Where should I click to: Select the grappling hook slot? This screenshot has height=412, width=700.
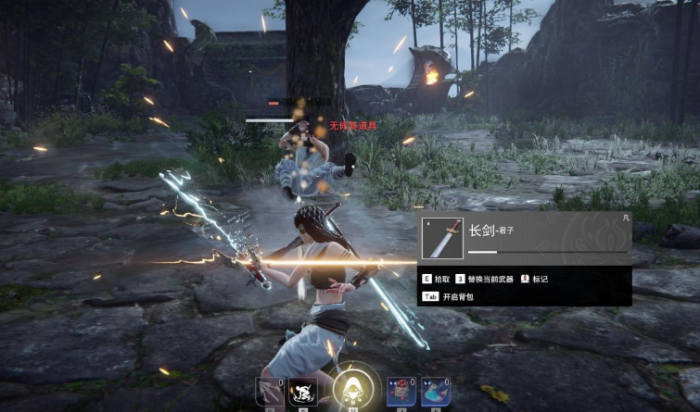(269, 392)
